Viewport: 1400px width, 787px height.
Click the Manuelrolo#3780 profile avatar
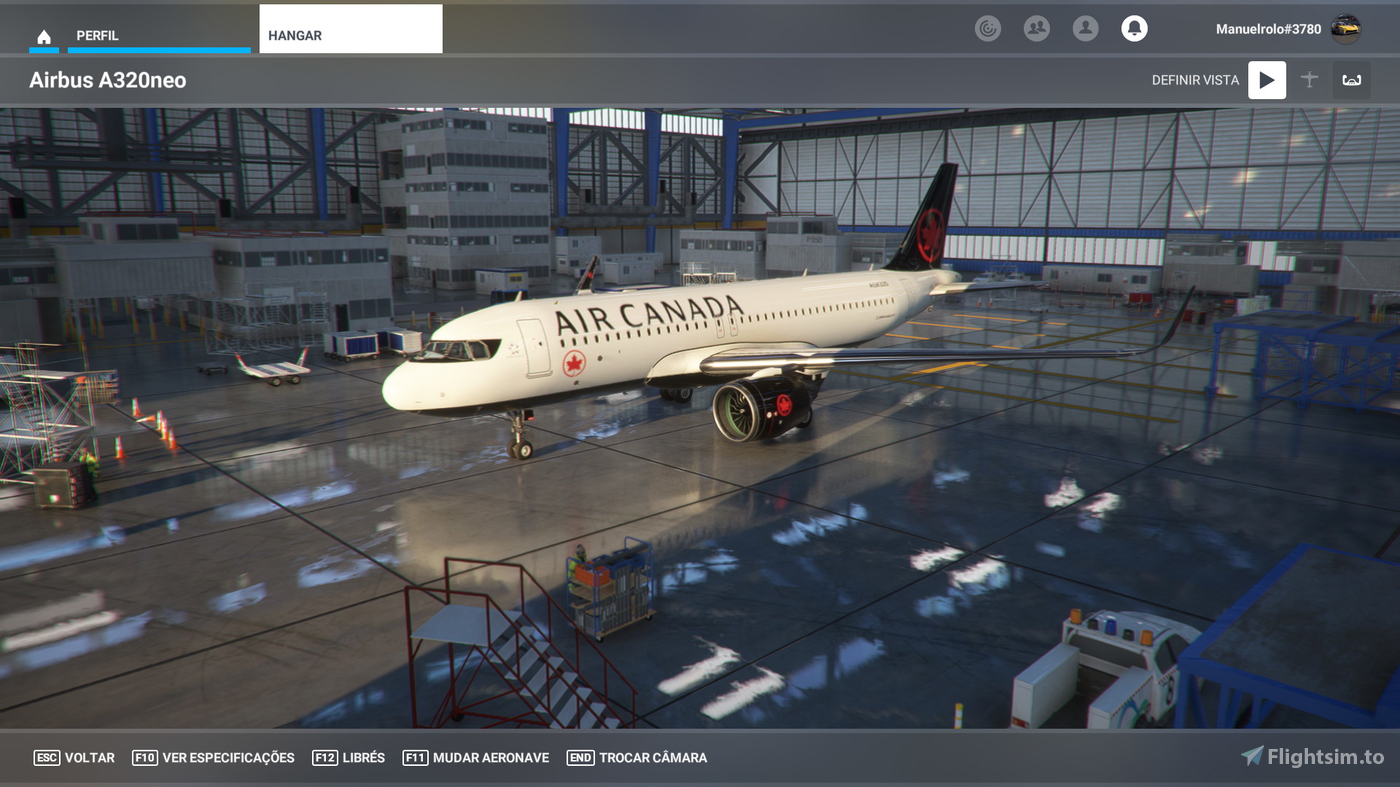tap(1348, 28)
